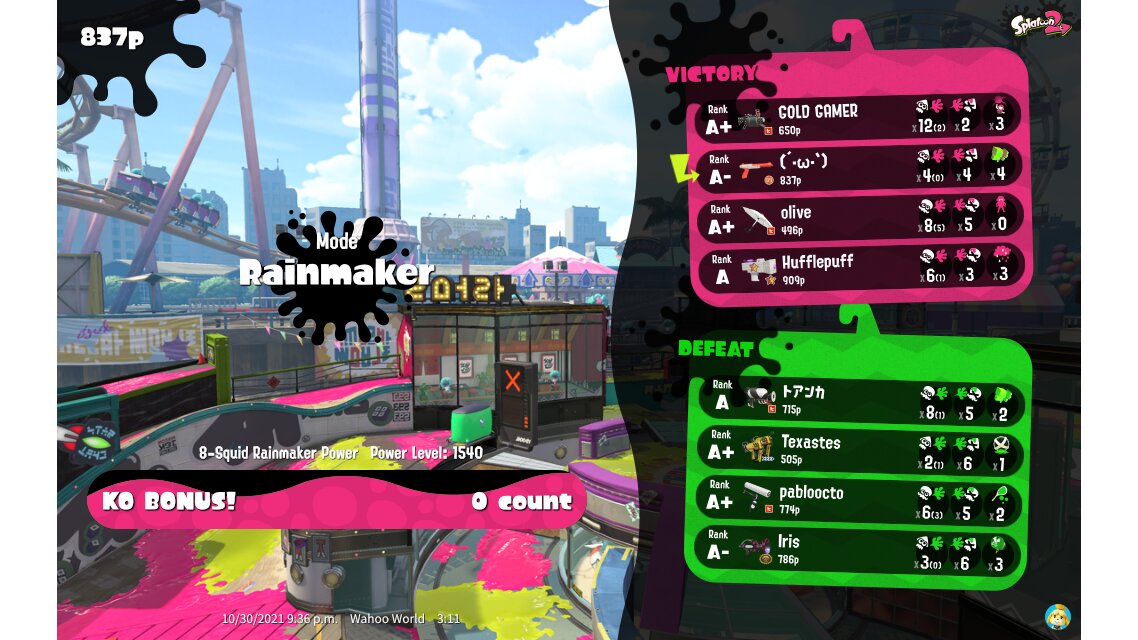
Task: Select GOLD GAMER's row in the results
Action: (858, 119)
